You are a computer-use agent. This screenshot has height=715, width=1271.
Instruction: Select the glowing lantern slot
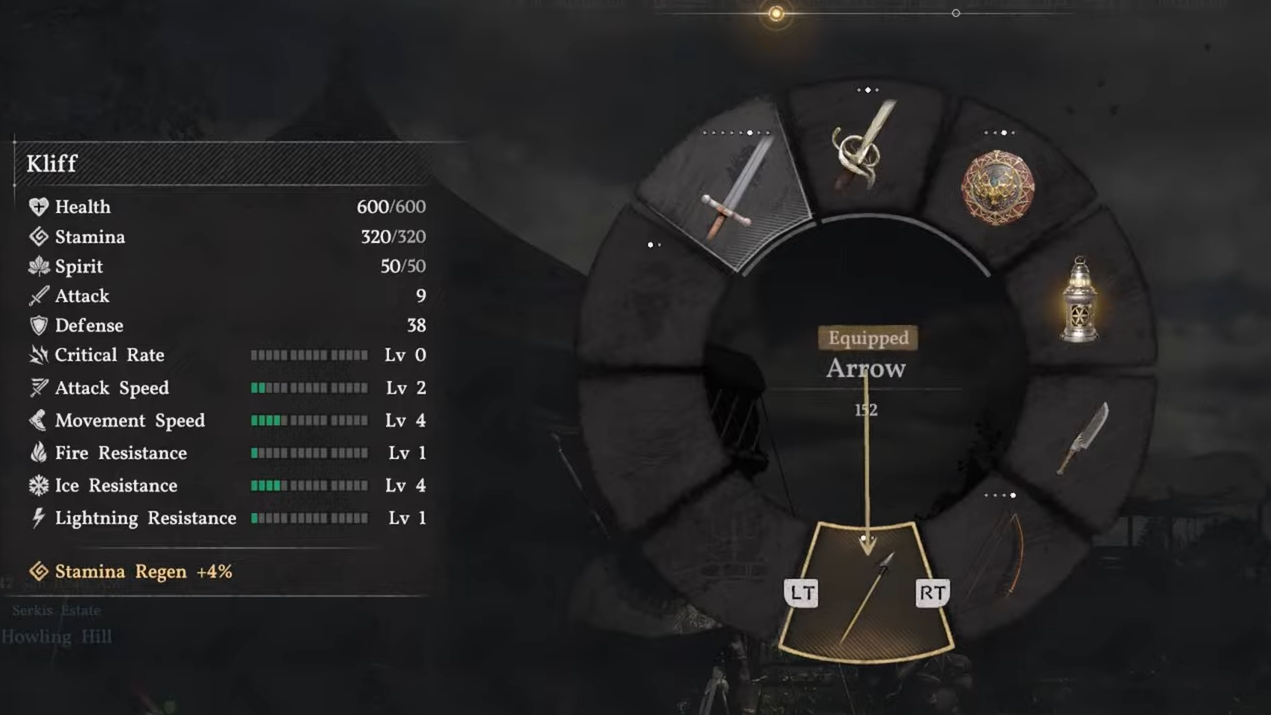pos(1079,300)
